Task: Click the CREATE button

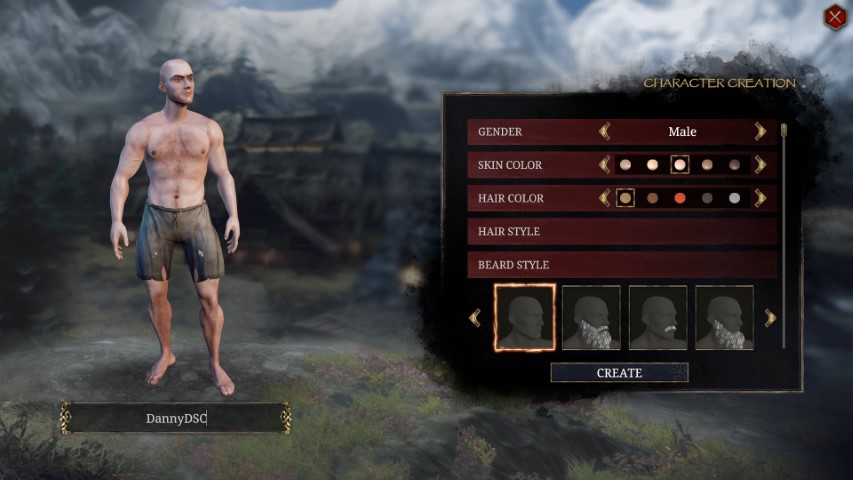Action: coord(619,373)
